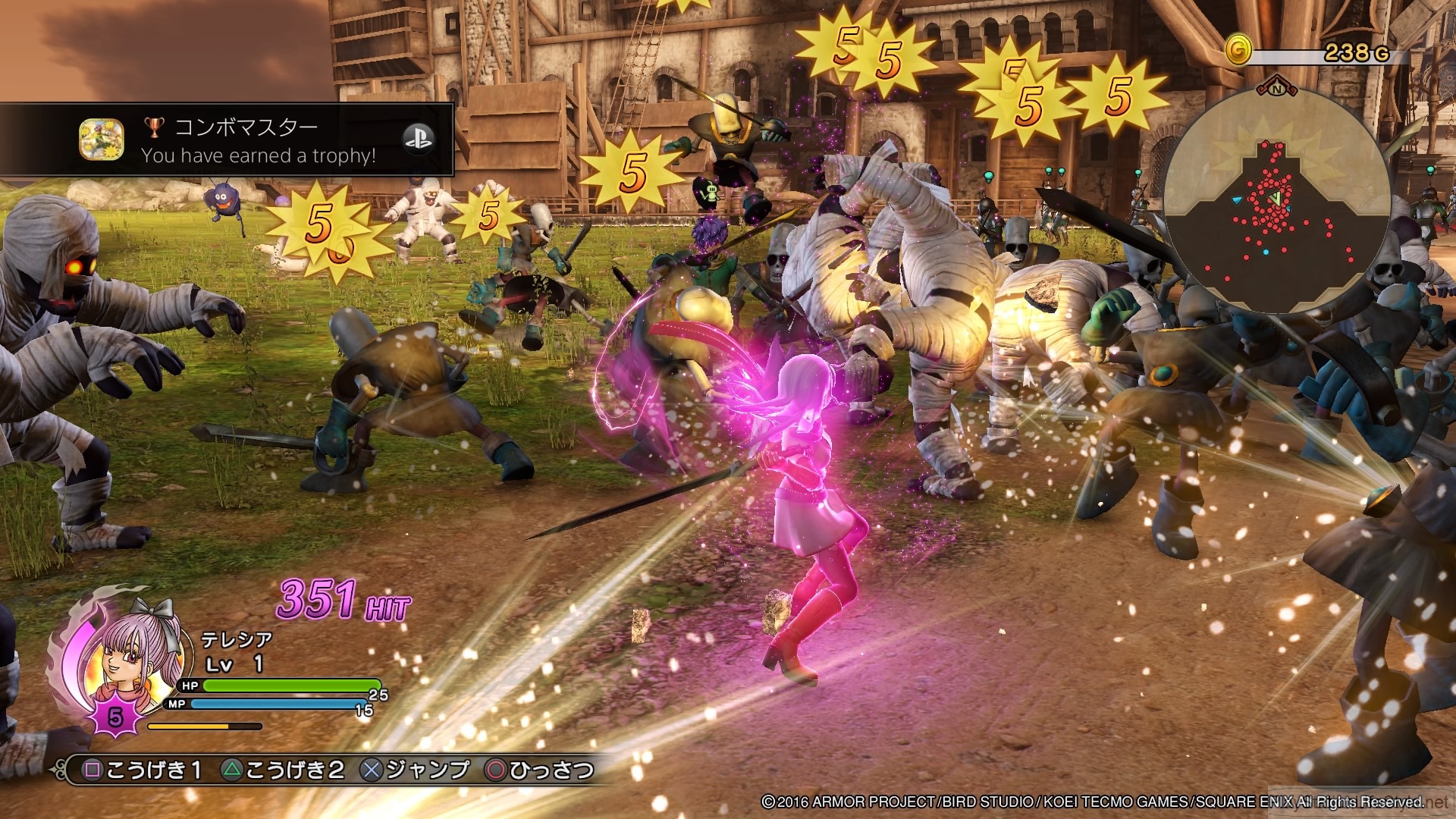Screen dimensions: 1456x819
Task: Click the X jump button icon ジャンプ
Action: click(372, 771)
